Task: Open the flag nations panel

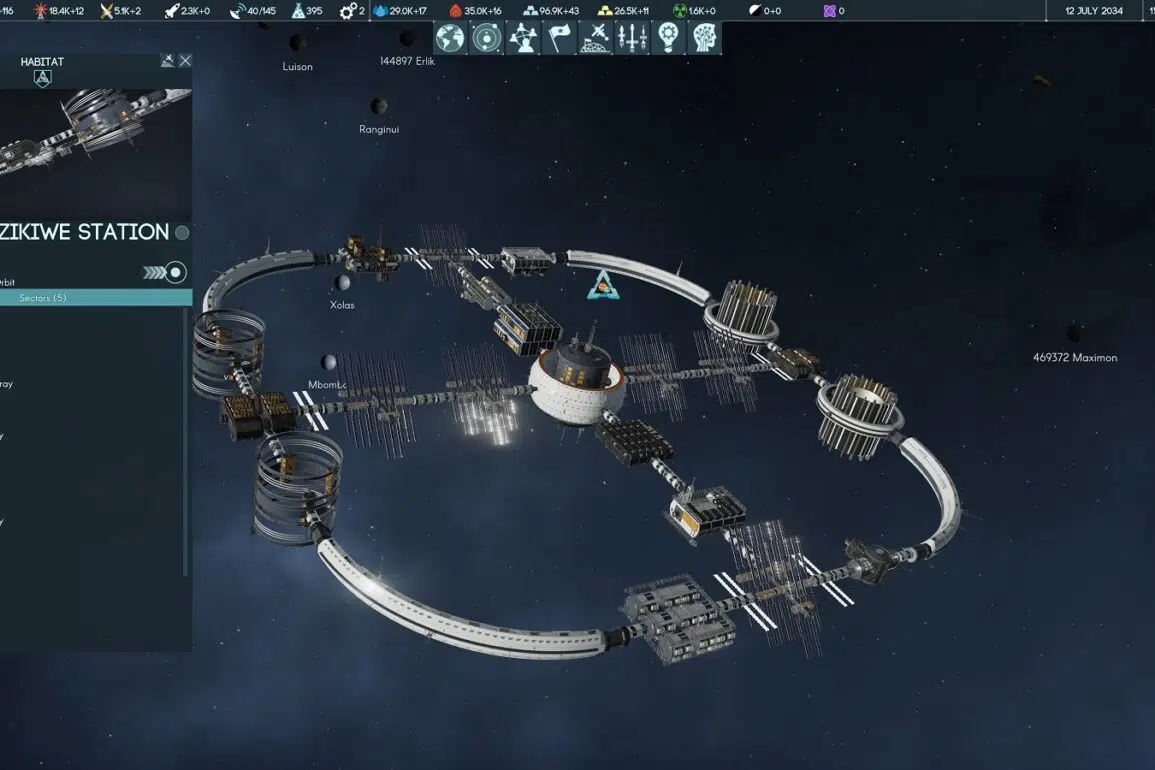Action: click(559, 38)
